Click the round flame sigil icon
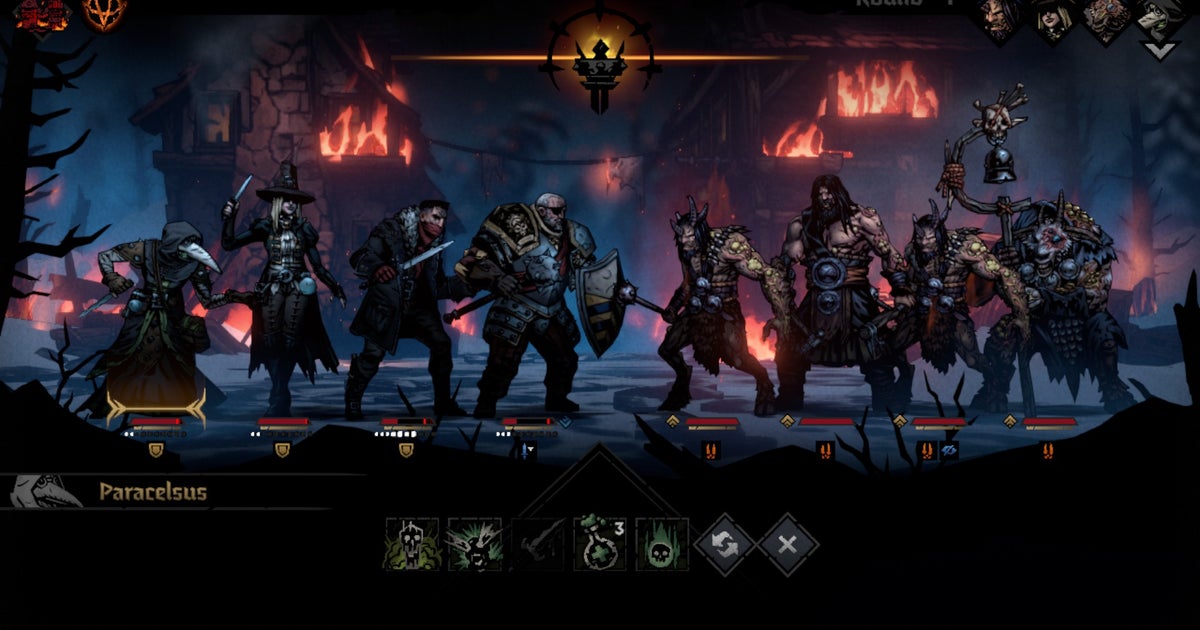 [x=104, y=14]
